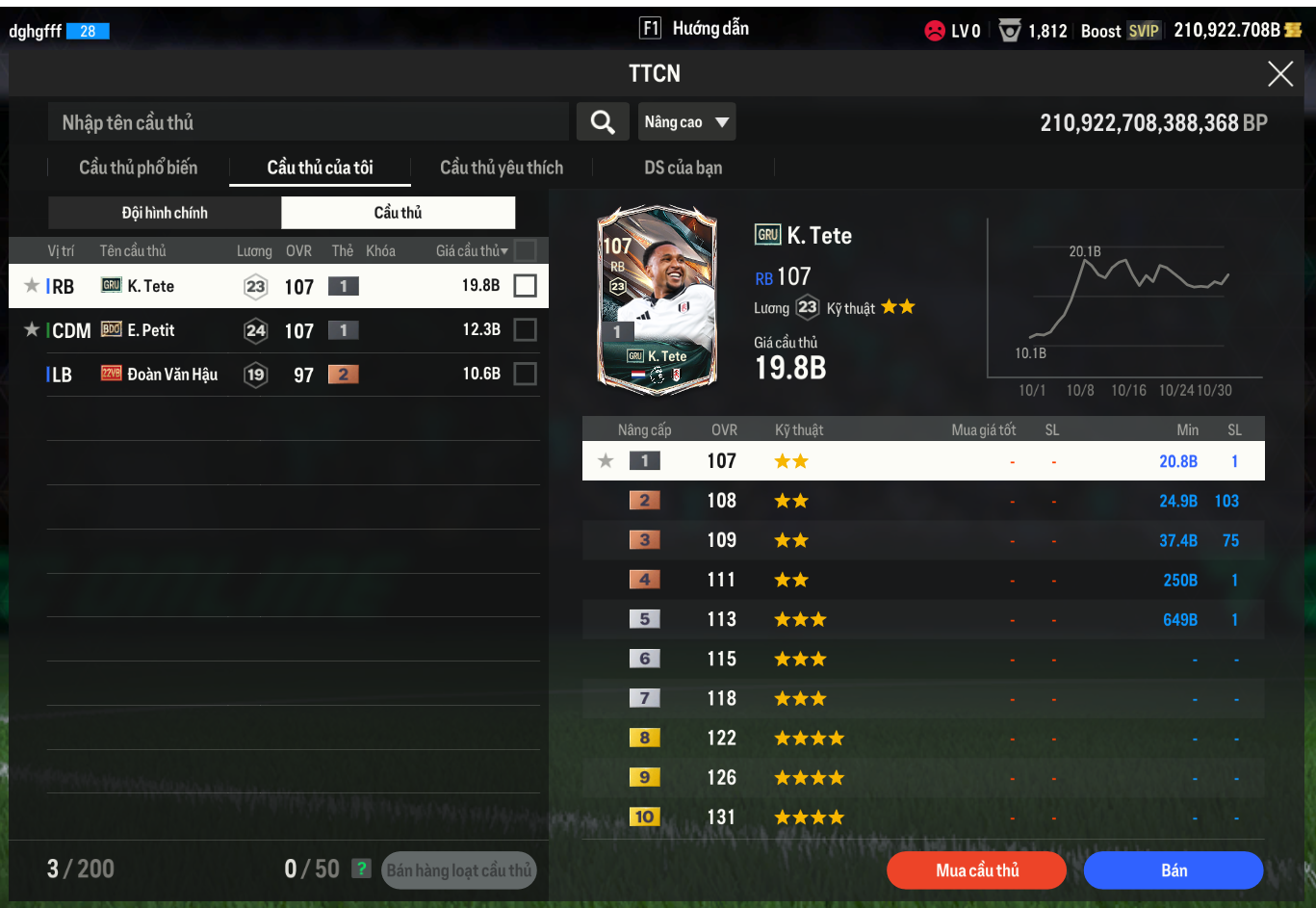Click the red Mua cầu thủ button
Screen dimensions: 1316x908
tap(976, 870)
